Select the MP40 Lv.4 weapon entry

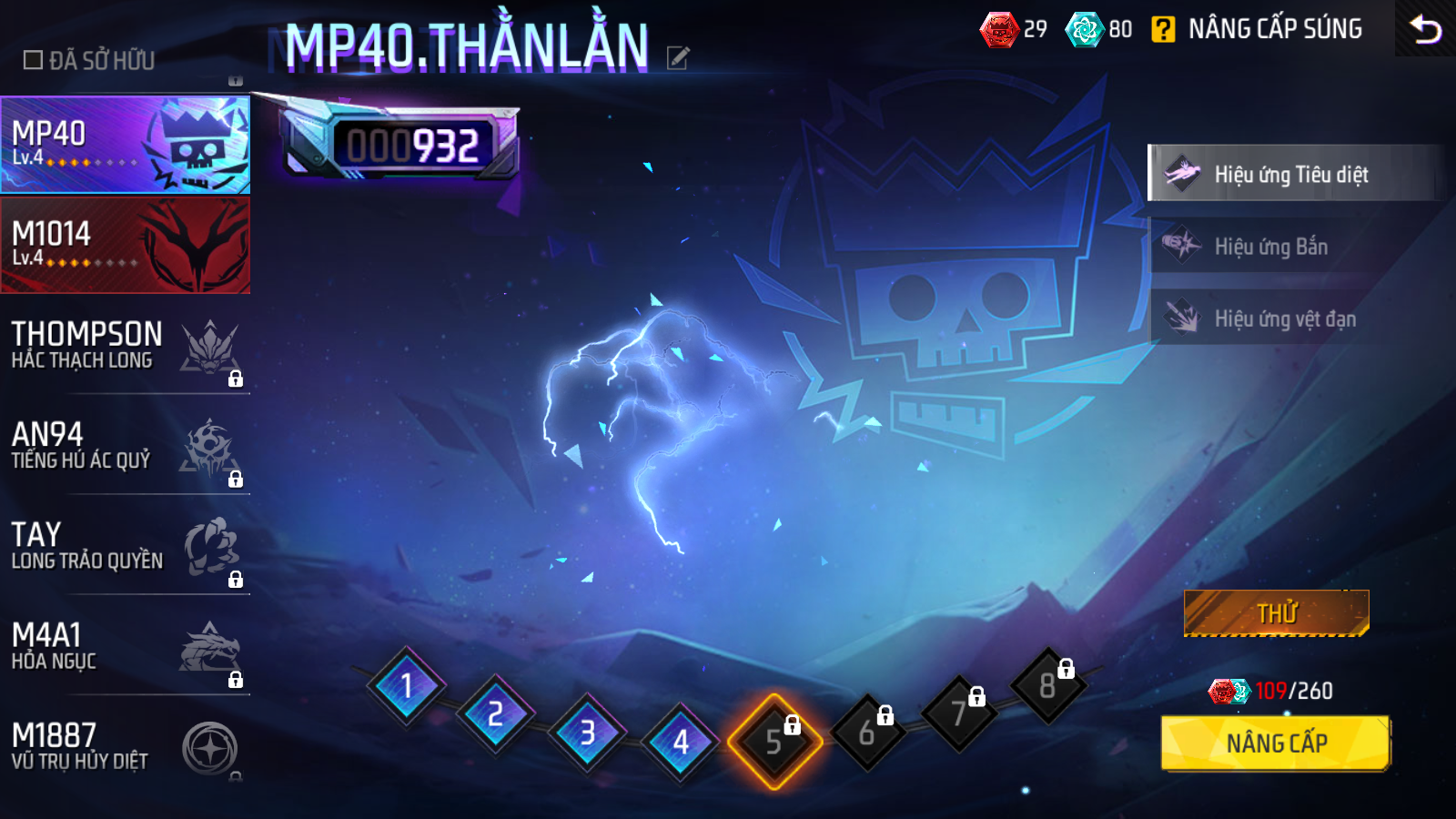pos(125,146)
